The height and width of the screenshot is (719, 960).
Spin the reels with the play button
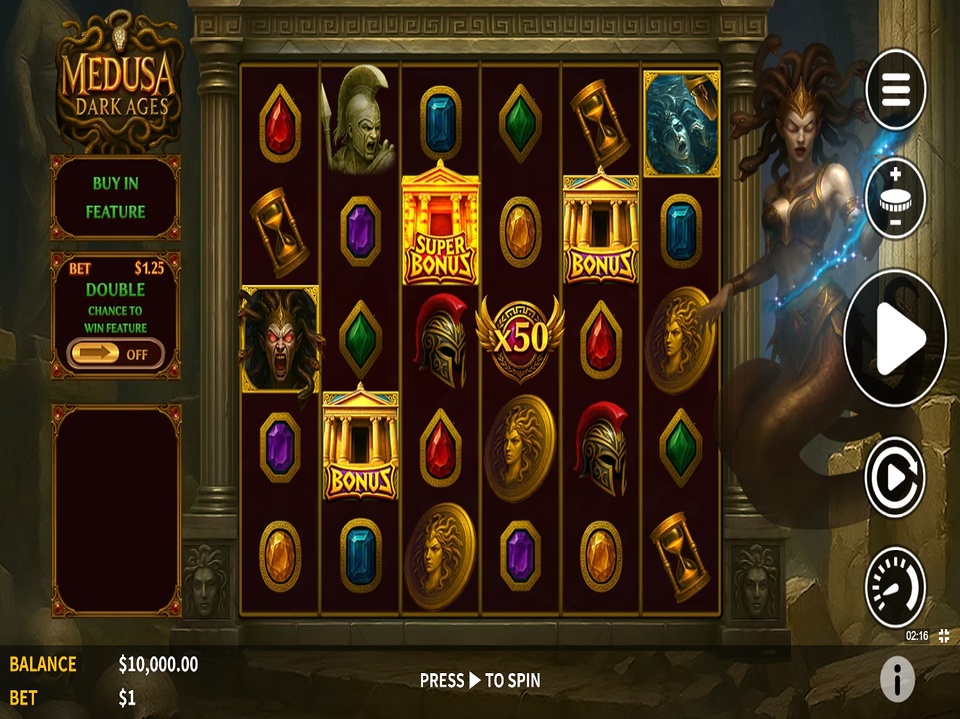tap(895, 339)
